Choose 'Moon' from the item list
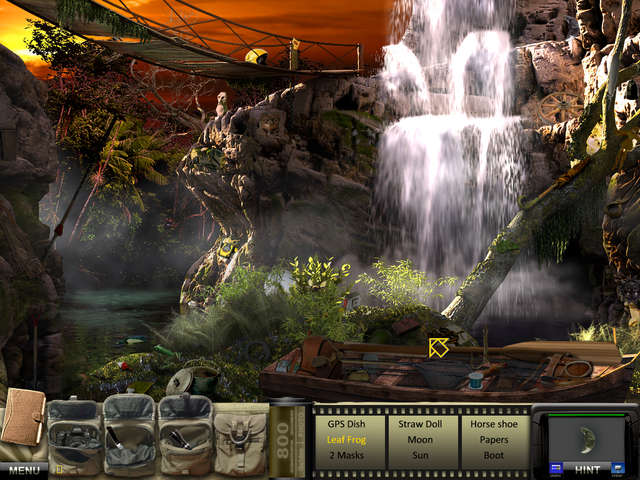This screenshot has height=480, width=640. click(421, 439)
